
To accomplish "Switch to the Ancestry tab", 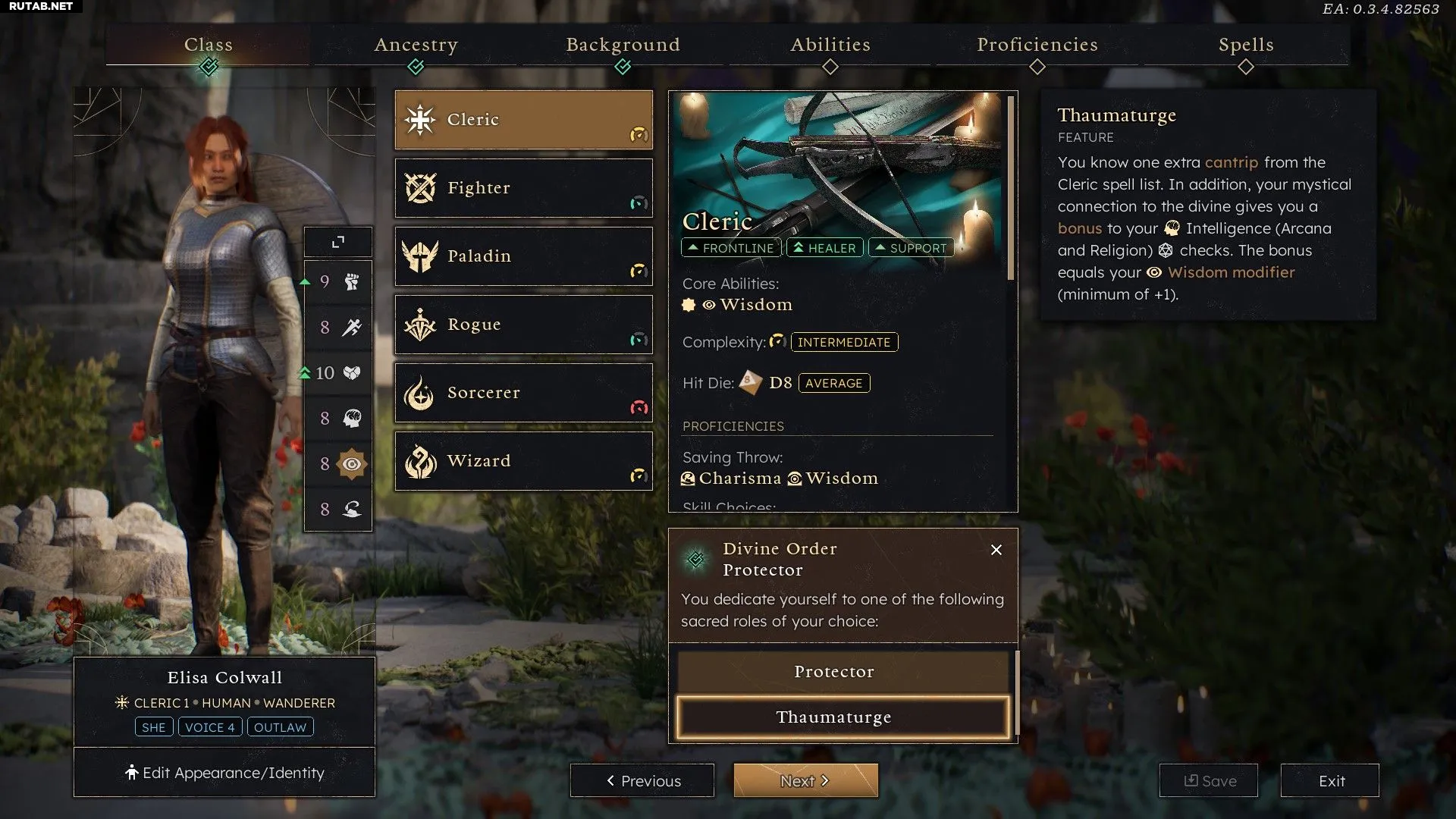I will coord(416,45).
